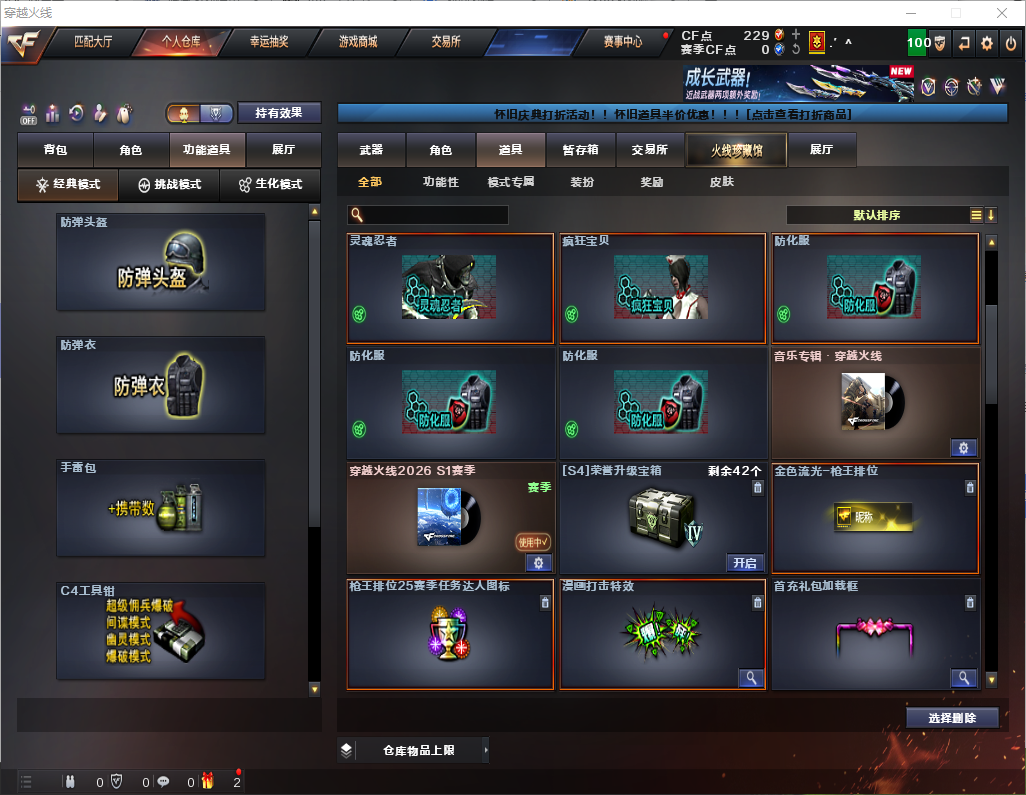
Task: Open the 火线珍藏馆 collection tab
Action: click(x=736, y=150)
